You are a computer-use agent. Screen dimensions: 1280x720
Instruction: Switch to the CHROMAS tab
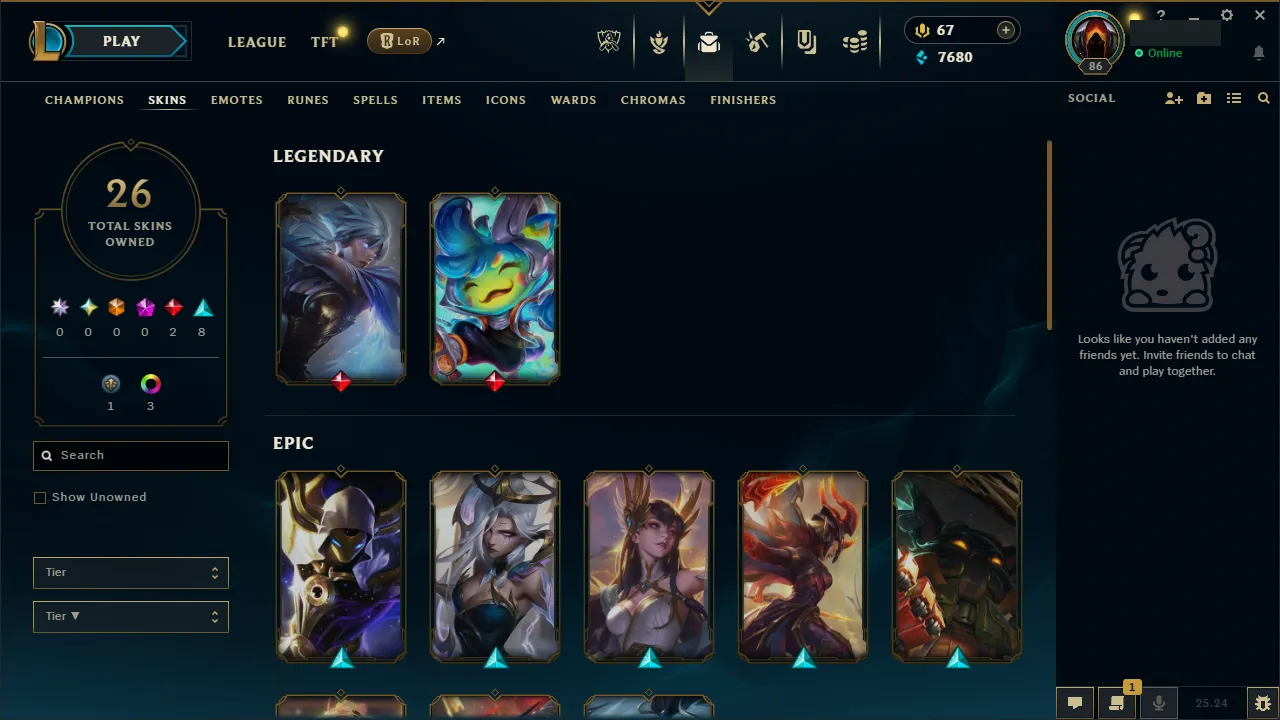653,100
